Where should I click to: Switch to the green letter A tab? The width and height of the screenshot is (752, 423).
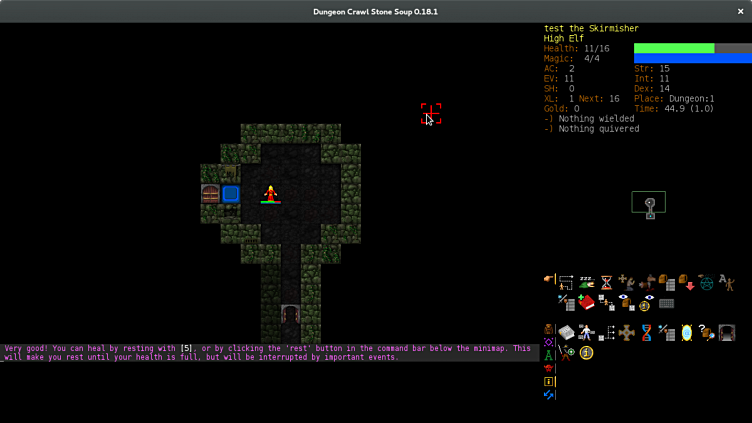click(548, 355)
